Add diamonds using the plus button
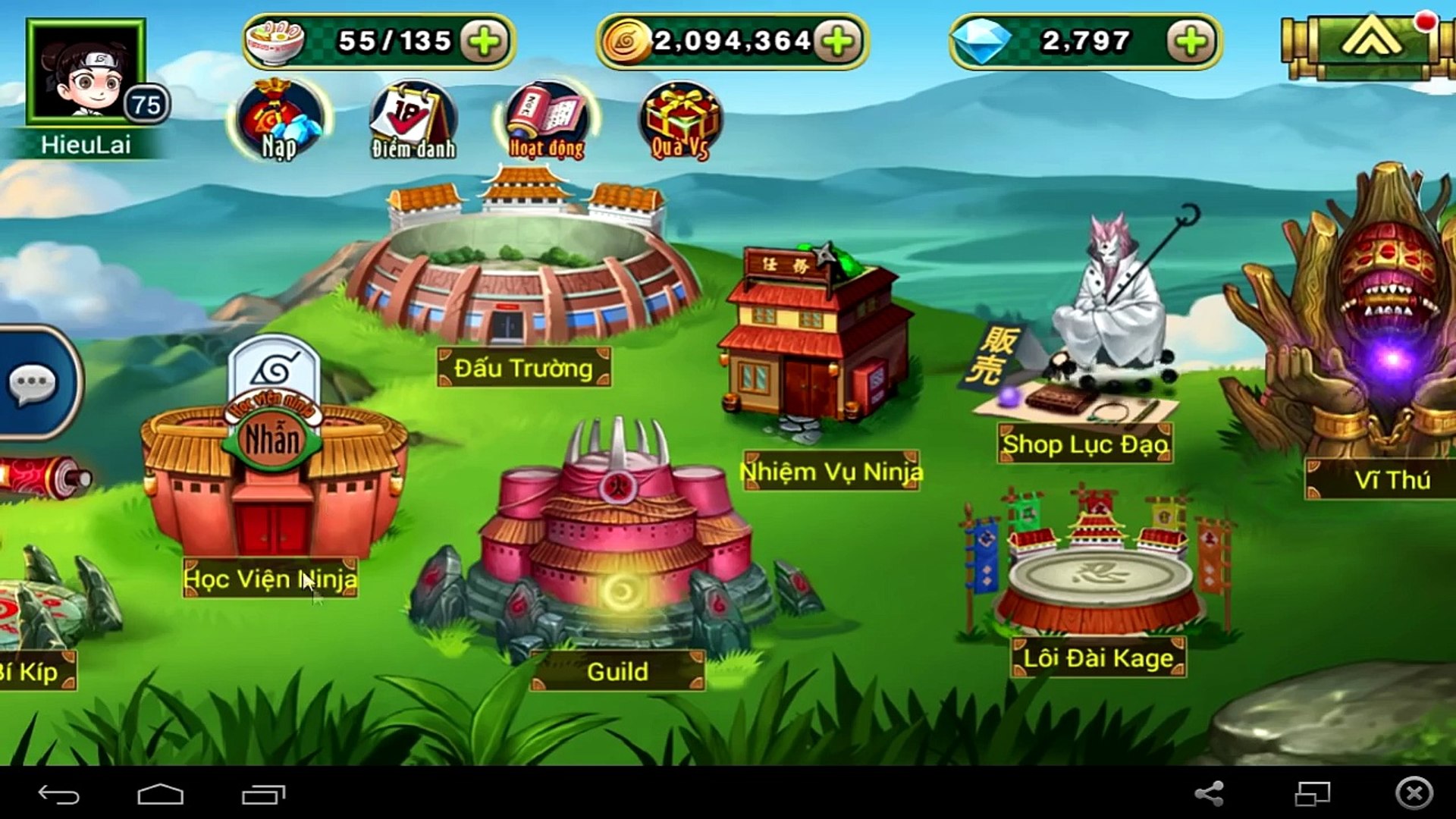Viewport: 1456px width, 819px height. tap(1191, 41)
